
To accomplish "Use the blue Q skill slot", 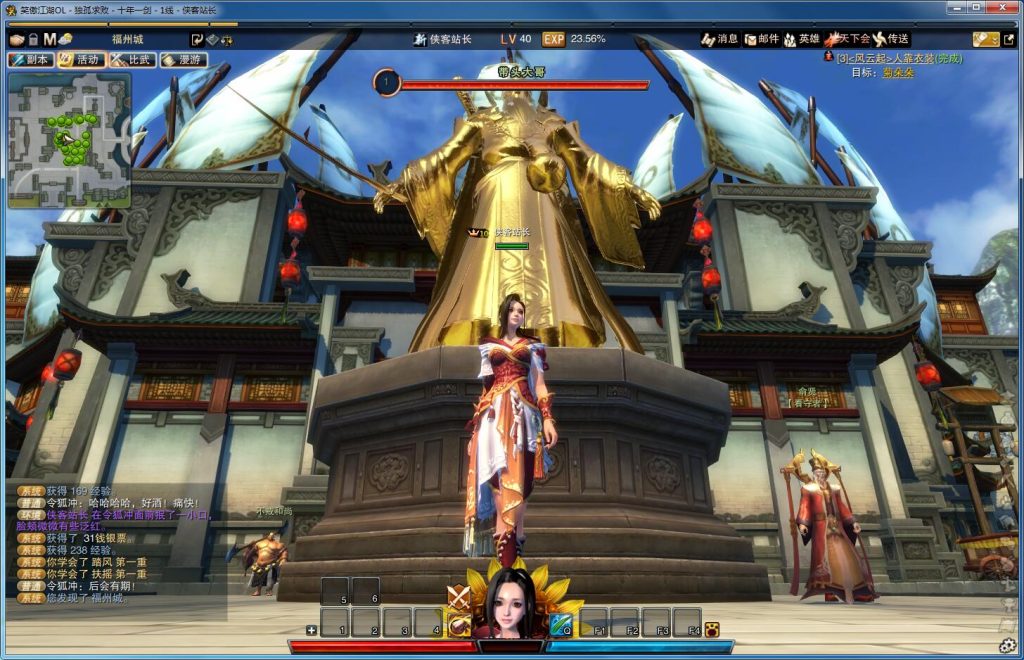I will click(560, 625).
